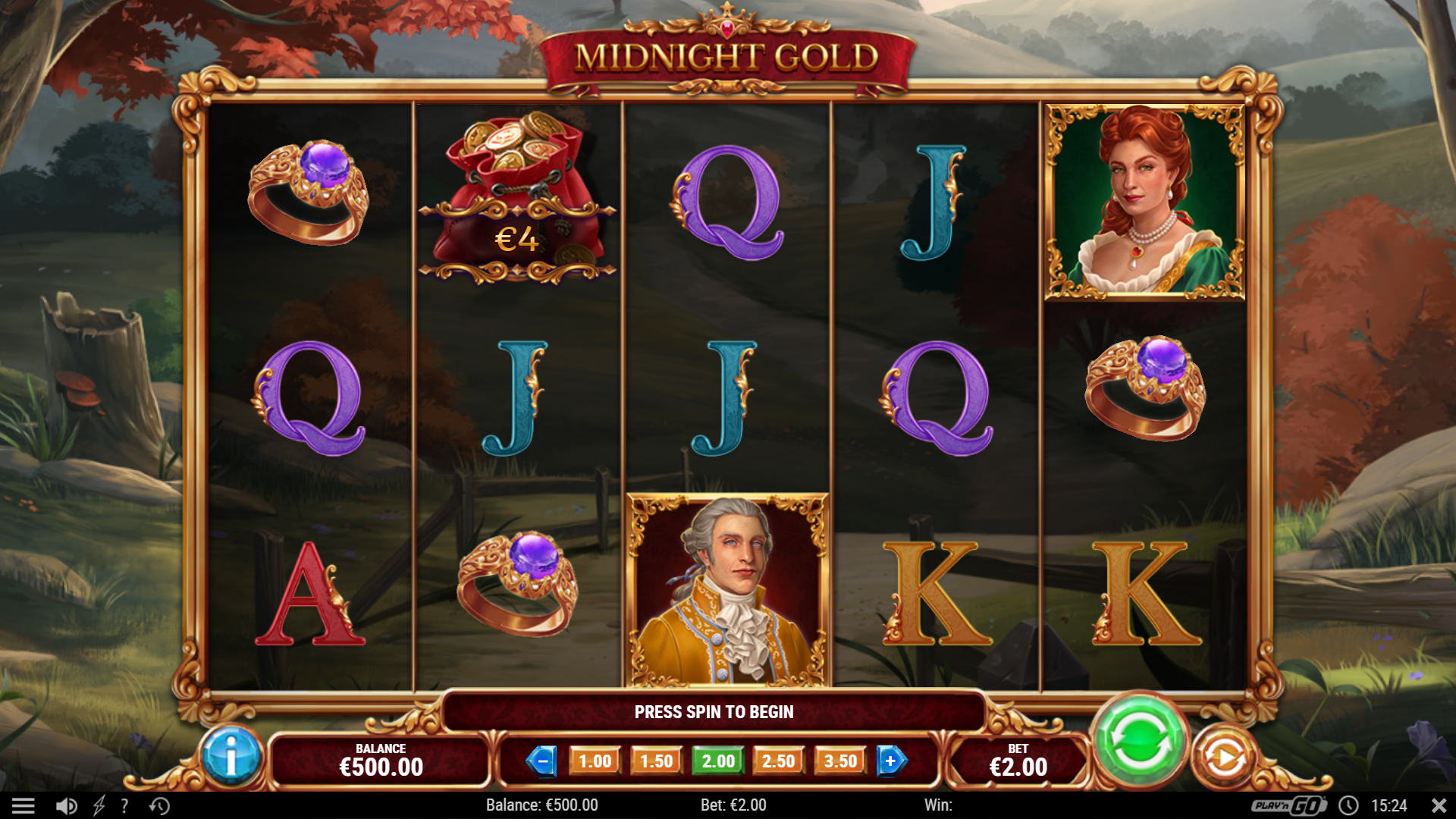The height and width of the screenshot is (819, 1456).
Task: Open the auto-play options
Action: (x=1224, y=758)
